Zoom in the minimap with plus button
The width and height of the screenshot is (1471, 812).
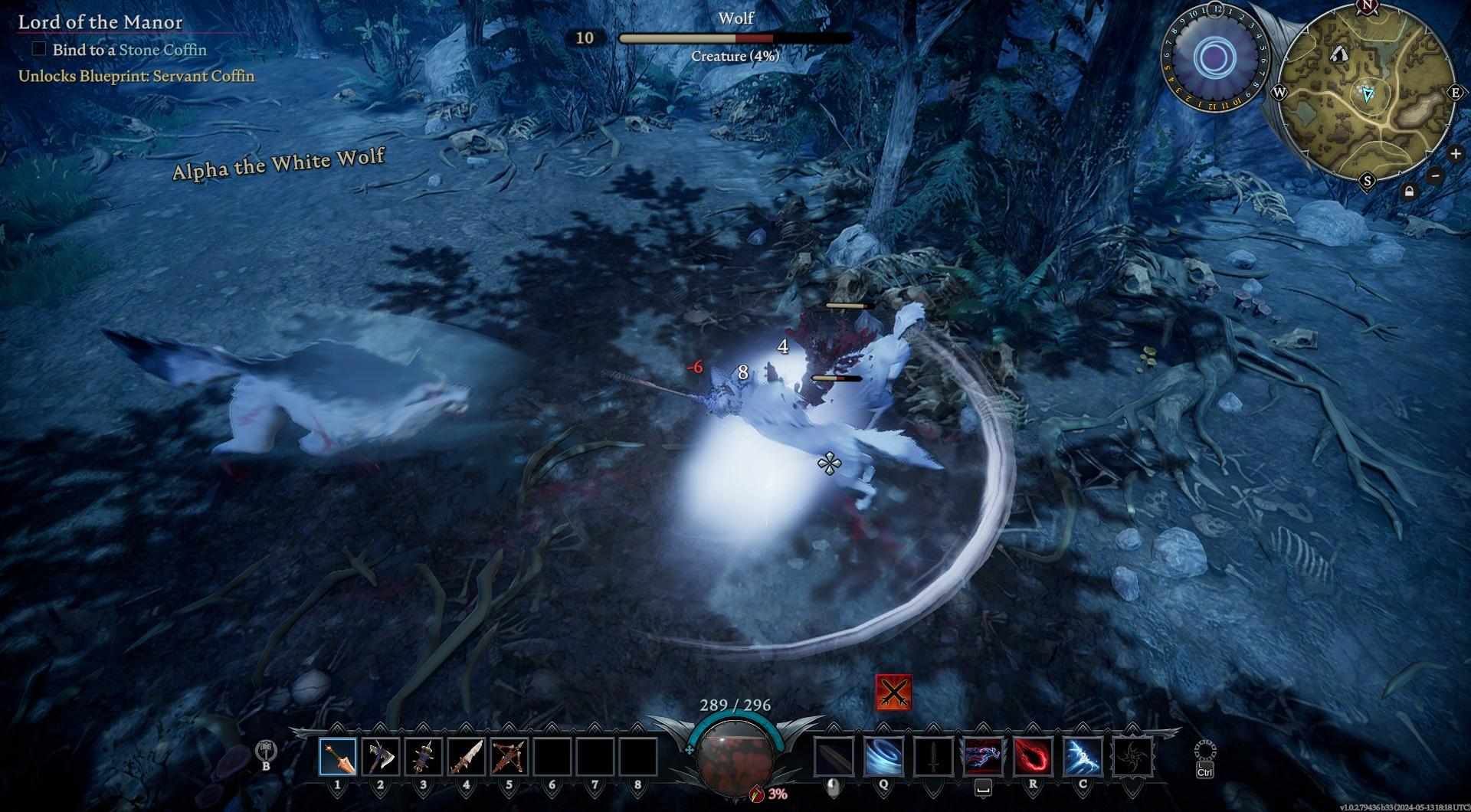1456,154
